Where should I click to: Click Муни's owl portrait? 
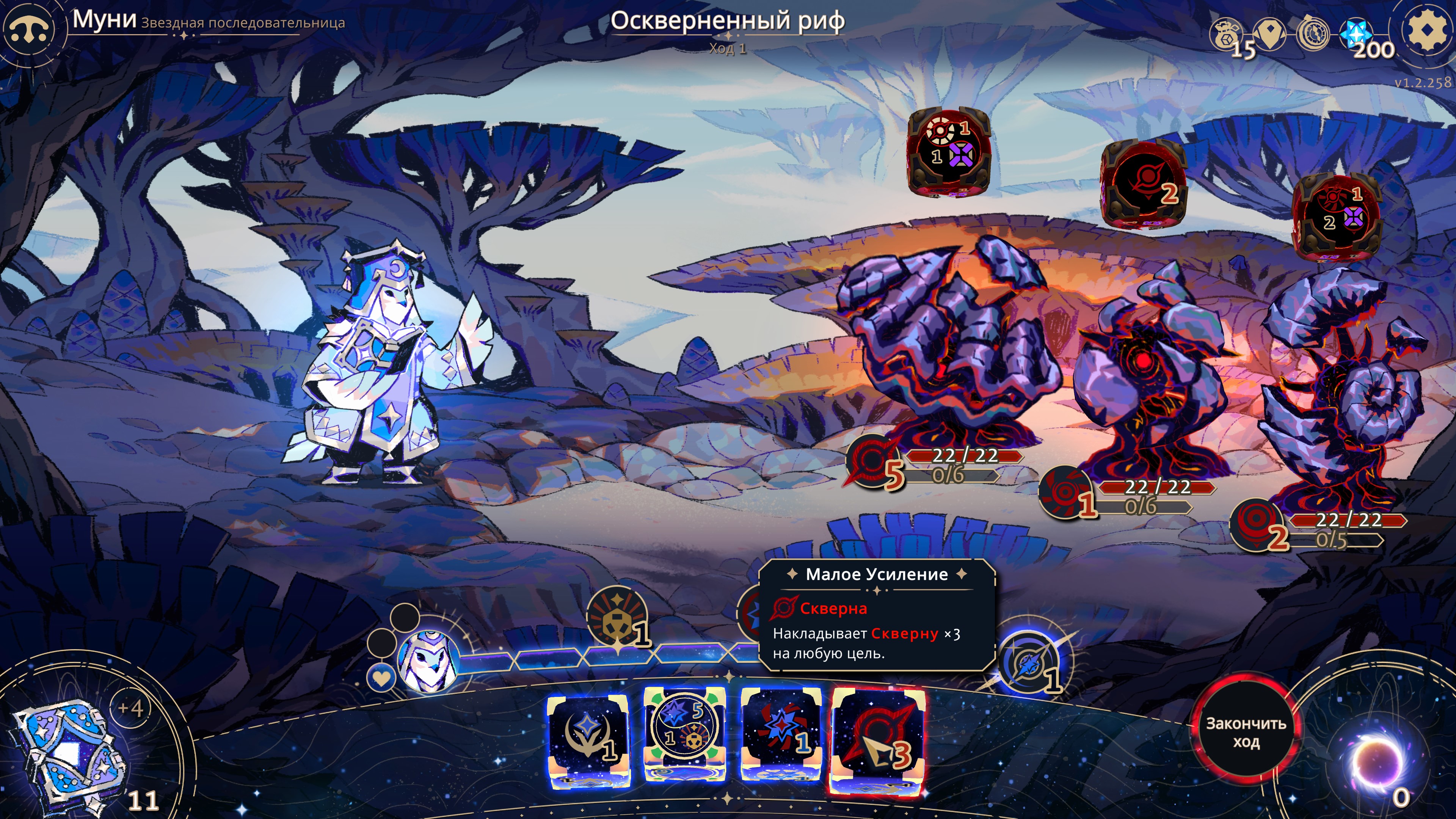(427, 661)
